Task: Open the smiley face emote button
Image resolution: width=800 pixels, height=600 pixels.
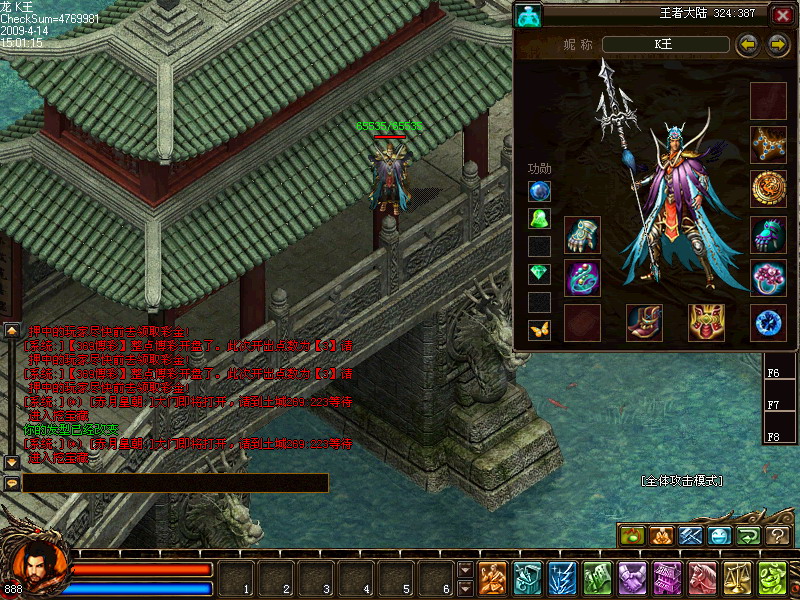Action: (x=719, y=536)
